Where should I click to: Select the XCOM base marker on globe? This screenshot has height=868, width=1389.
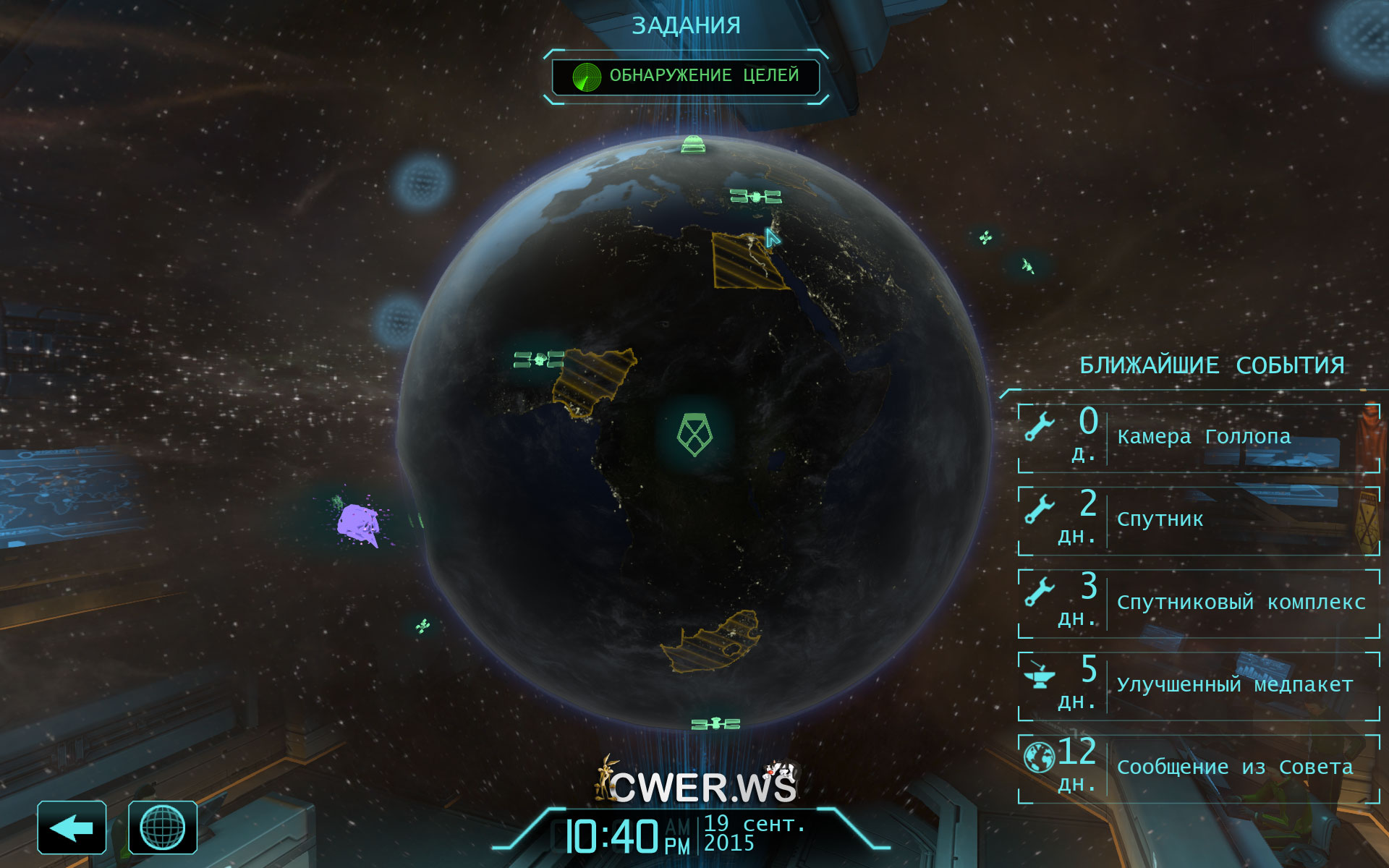[694, 435]
